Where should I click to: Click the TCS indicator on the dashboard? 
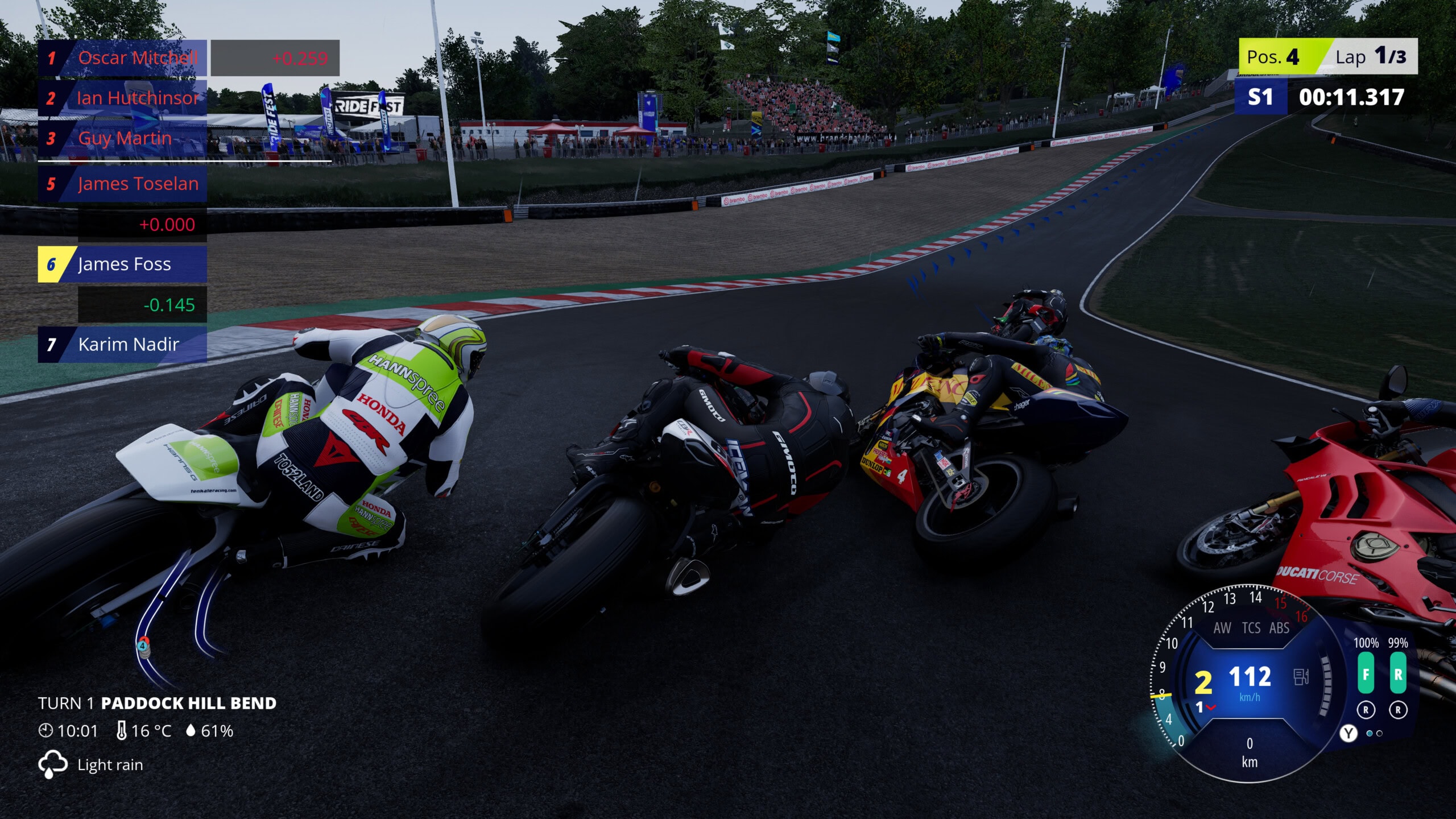(x=1251, y=628)
